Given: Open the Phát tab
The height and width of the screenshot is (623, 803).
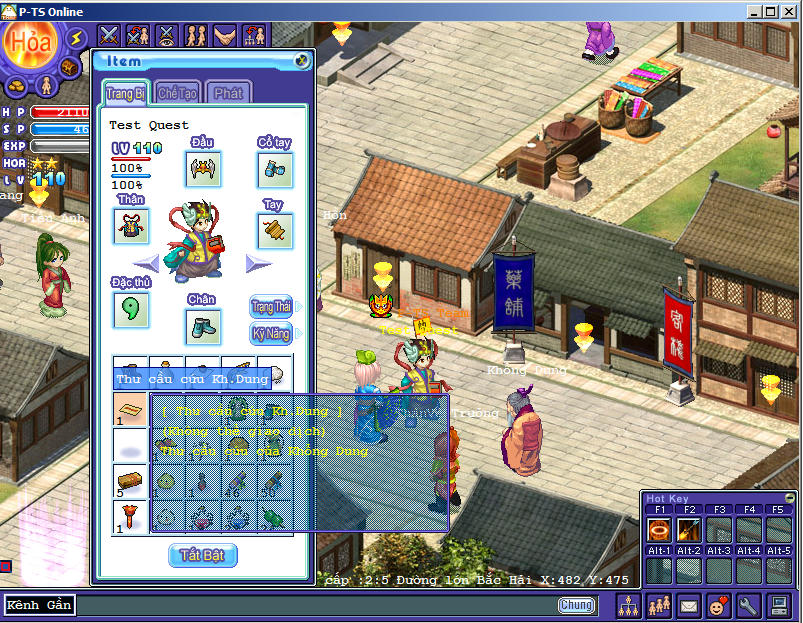Looking at the screenshot, I should point(229,93).
